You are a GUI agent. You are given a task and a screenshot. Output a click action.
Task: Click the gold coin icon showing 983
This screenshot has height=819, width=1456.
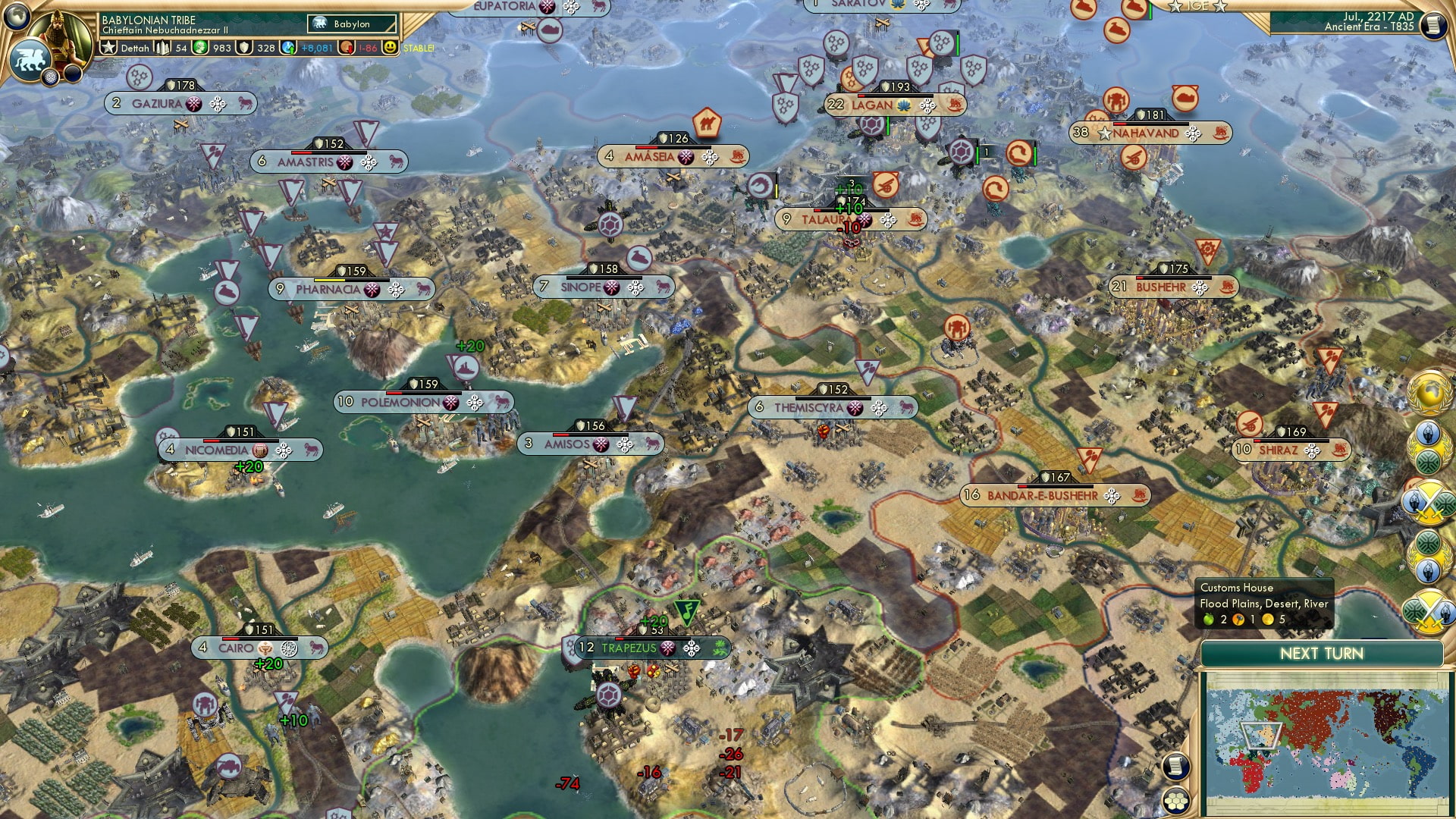(x=199, y=47)
